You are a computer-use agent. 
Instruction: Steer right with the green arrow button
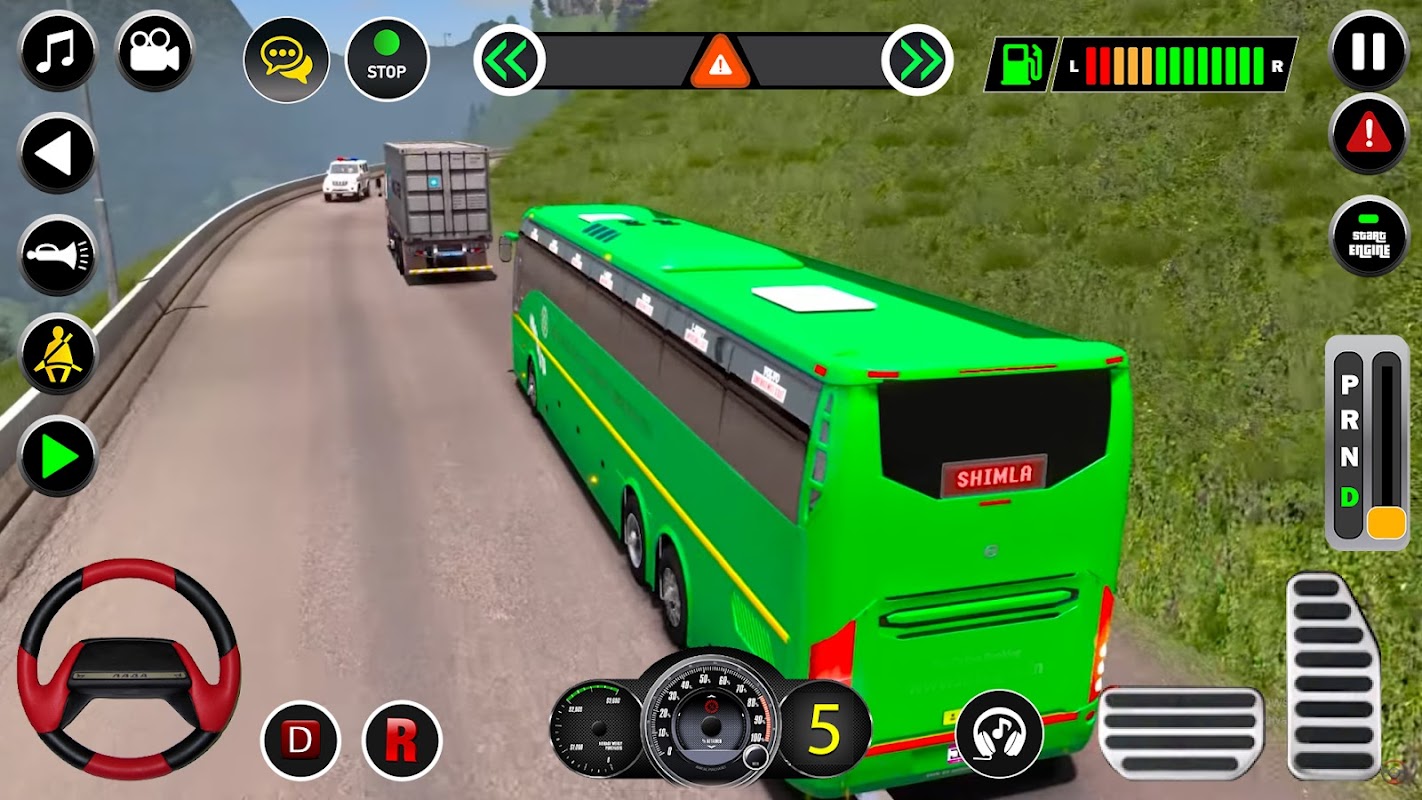coord(57,457)
